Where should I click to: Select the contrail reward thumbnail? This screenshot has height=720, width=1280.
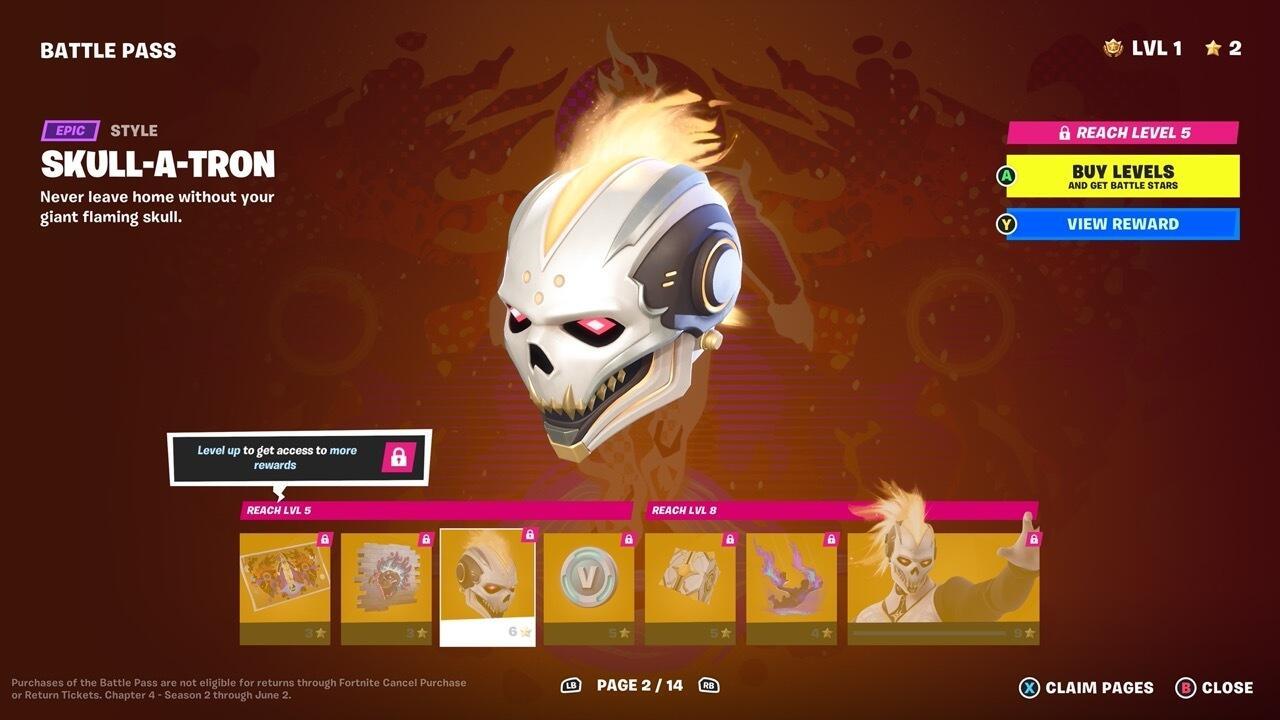coord(790,578)
